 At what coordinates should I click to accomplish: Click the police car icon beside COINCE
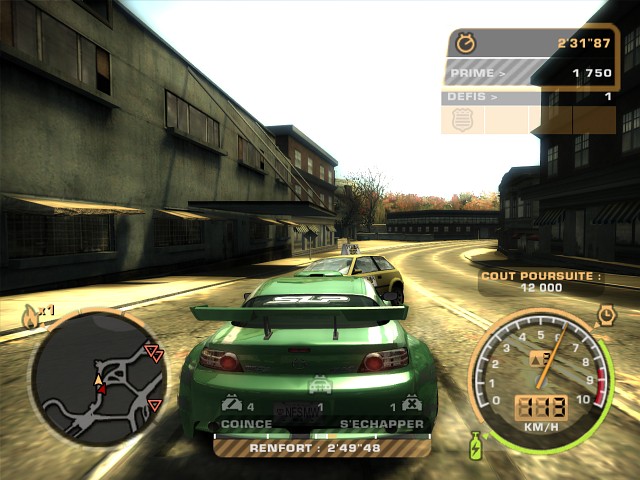[232, 405]
